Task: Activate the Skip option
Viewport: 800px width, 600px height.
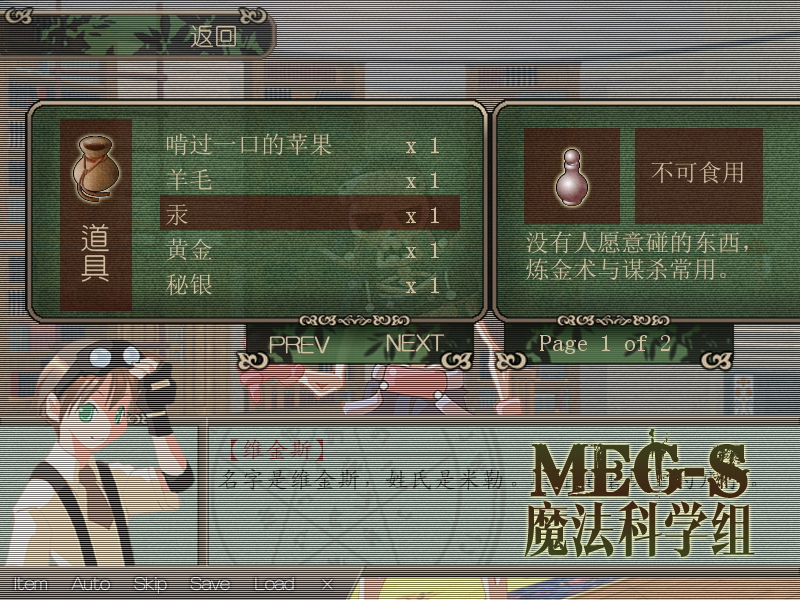Action: [150, 584]
